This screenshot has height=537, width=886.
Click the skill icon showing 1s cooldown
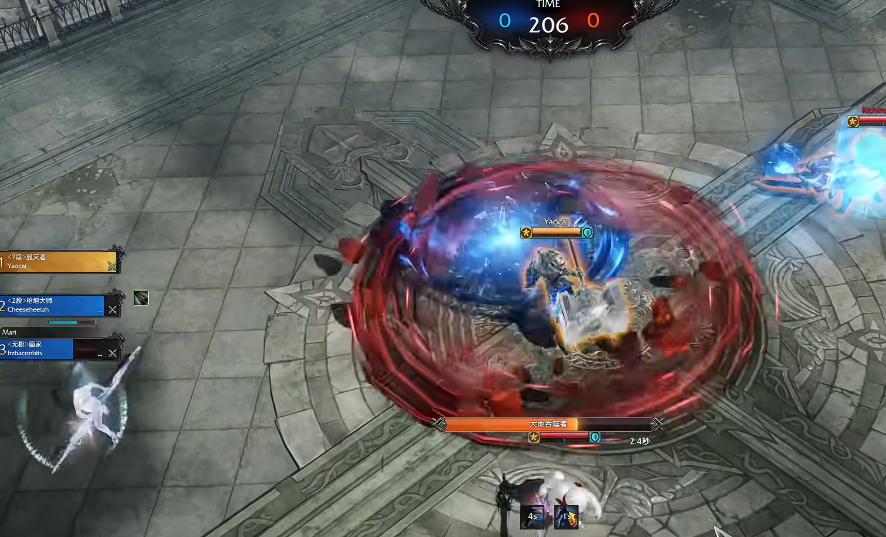(x=565, y=516)
